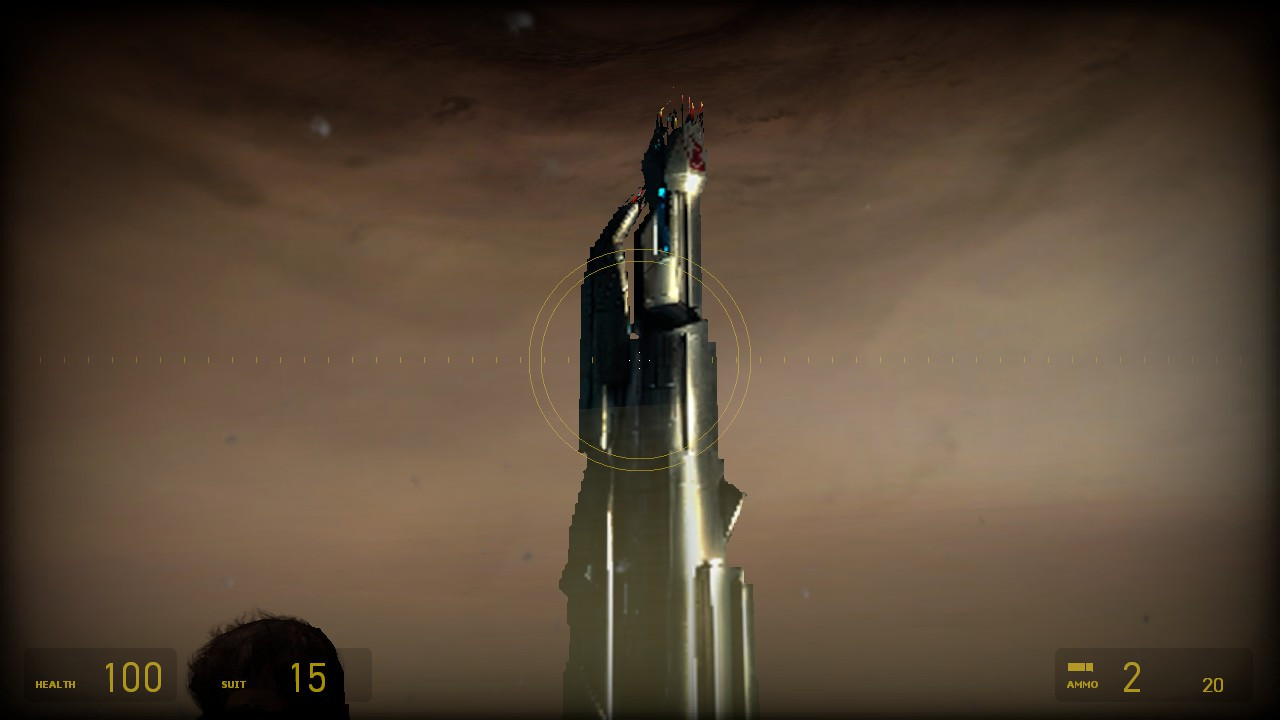This screenshot has height=720, width=1280.
Task: Click the red glow atop the Citadel spire
Action: tap(695, 150)
